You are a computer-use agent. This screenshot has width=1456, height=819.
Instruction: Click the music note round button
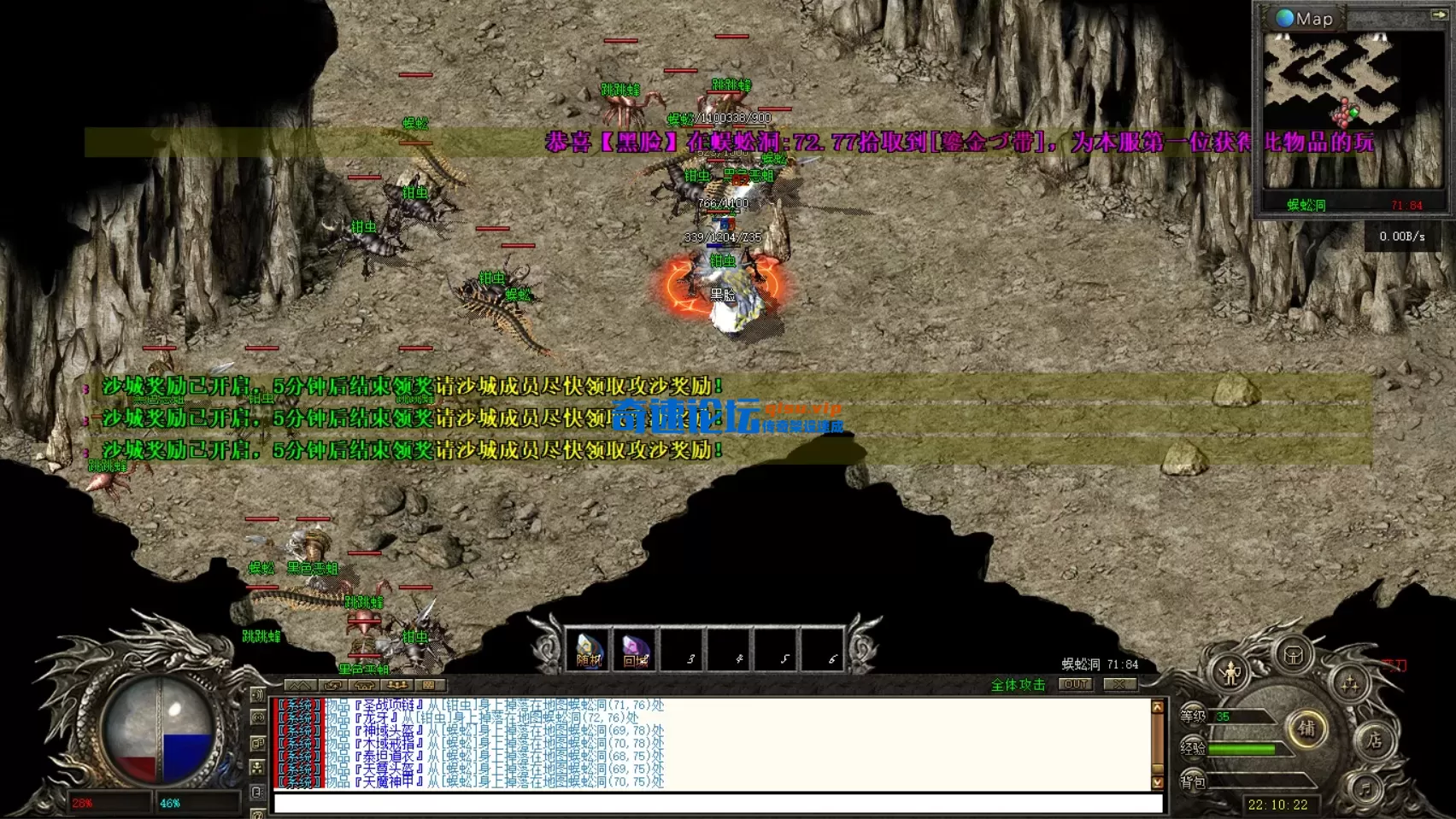(1365, 787)
